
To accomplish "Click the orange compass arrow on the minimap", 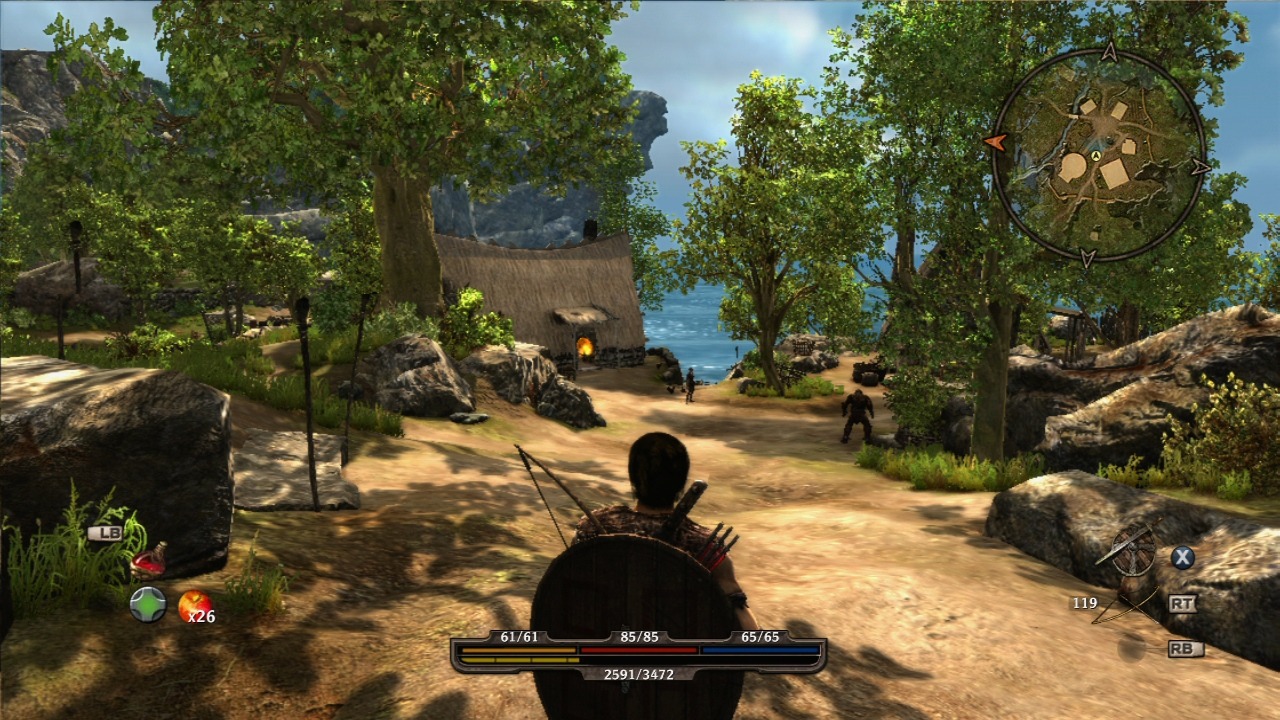I will click(x=995, y=142).
